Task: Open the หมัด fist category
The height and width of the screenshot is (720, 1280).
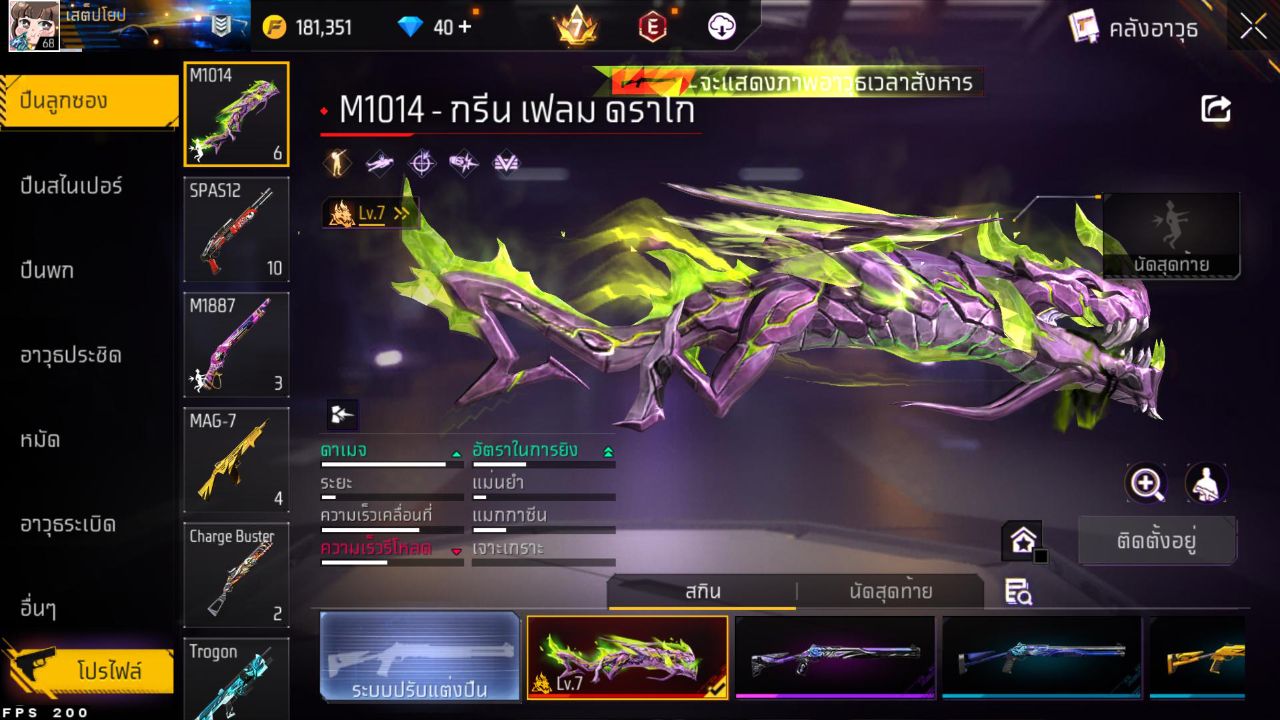Action: pyautogui.click(x=41, y=440)
